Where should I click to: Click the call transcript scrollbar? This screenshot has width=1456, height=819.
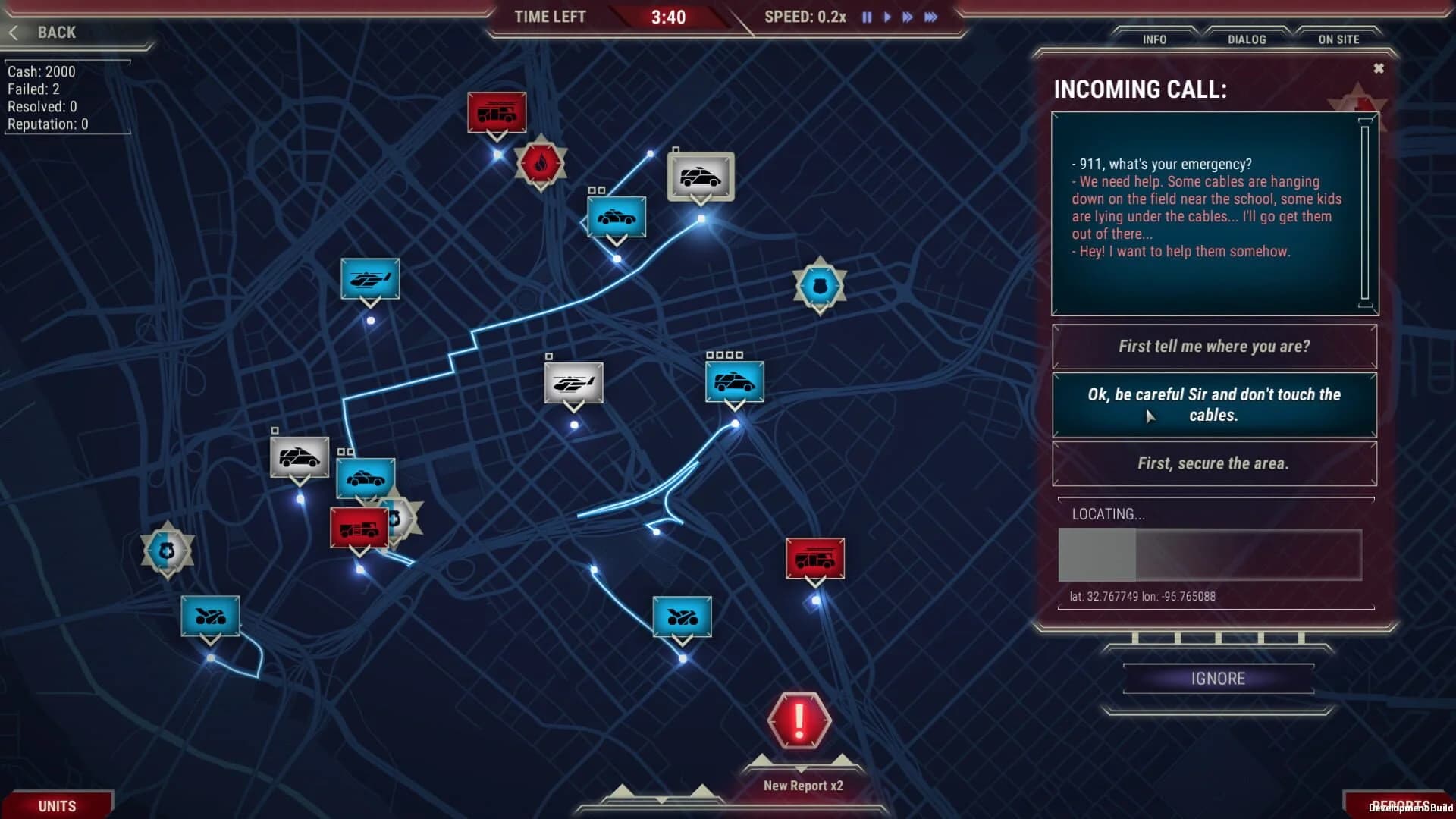pyautogui.click(x=1365, y=212)
